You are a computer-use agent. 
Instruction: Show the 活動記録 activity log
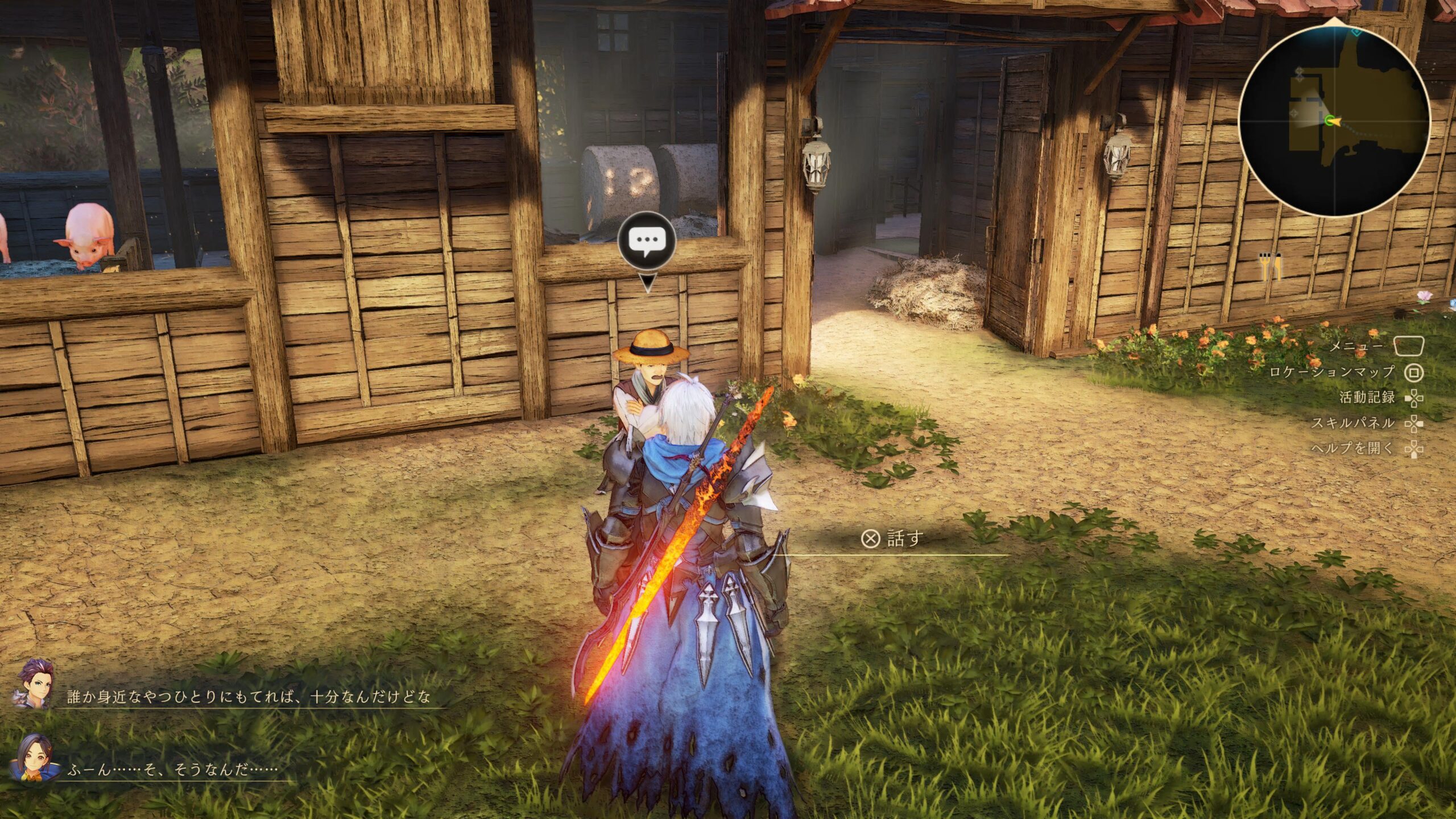click(x=1367, y=398)
